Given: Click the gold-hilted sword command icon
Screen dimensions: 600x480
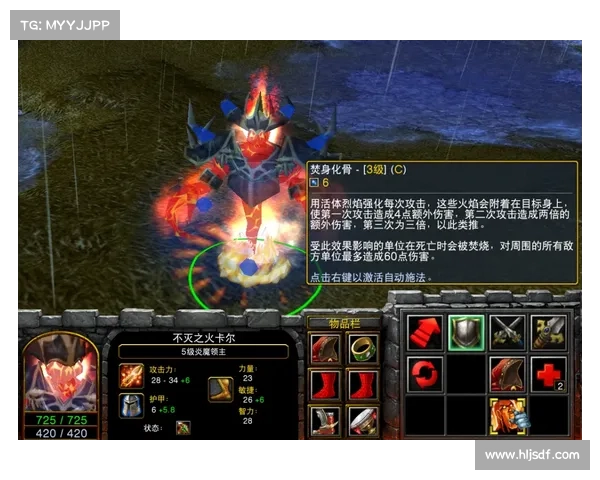Looking at the screenshot, I should 548,331.
